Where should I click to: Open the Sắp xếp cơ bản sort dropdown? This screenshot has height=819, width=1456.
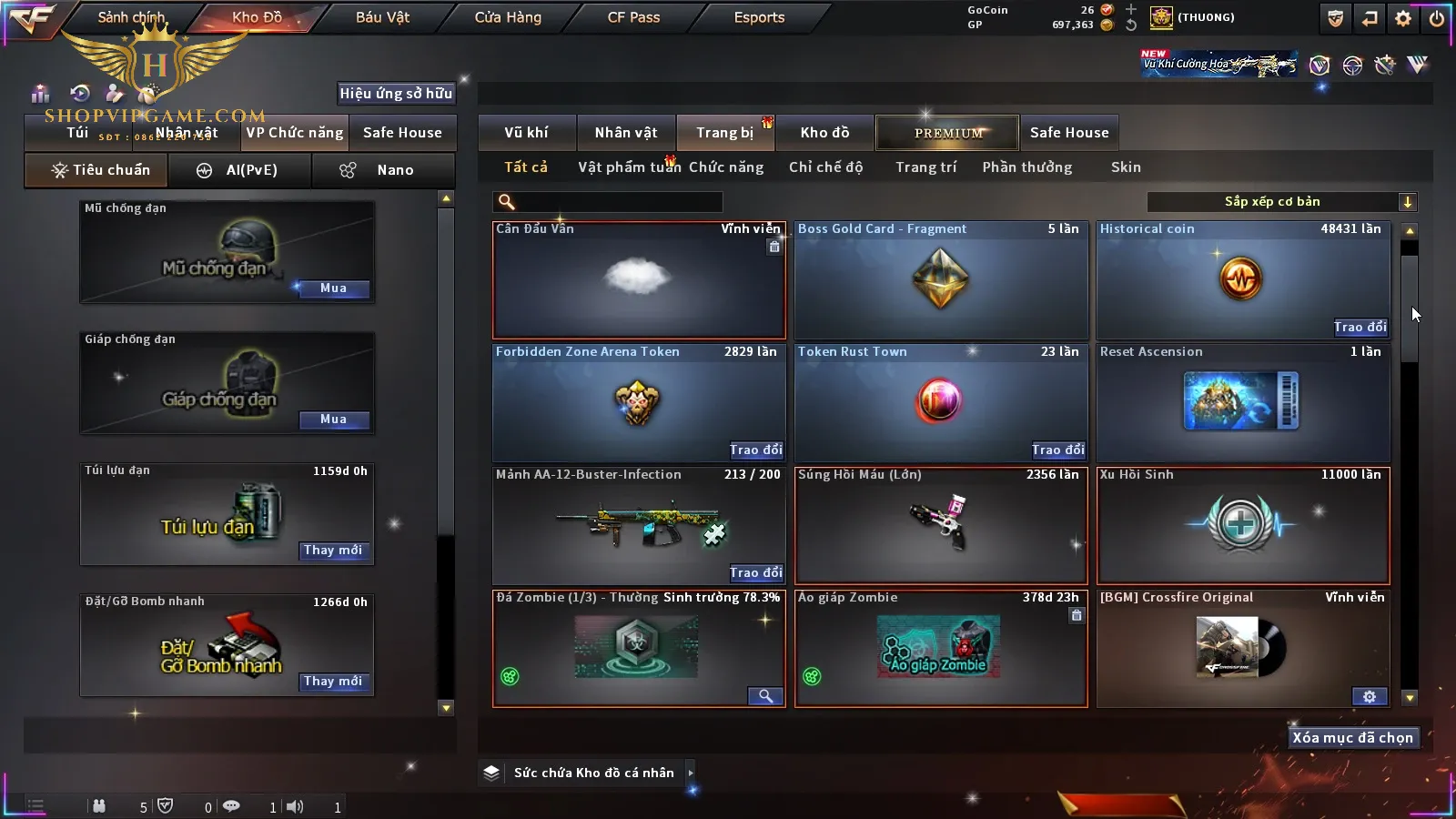pos(1281,202)
